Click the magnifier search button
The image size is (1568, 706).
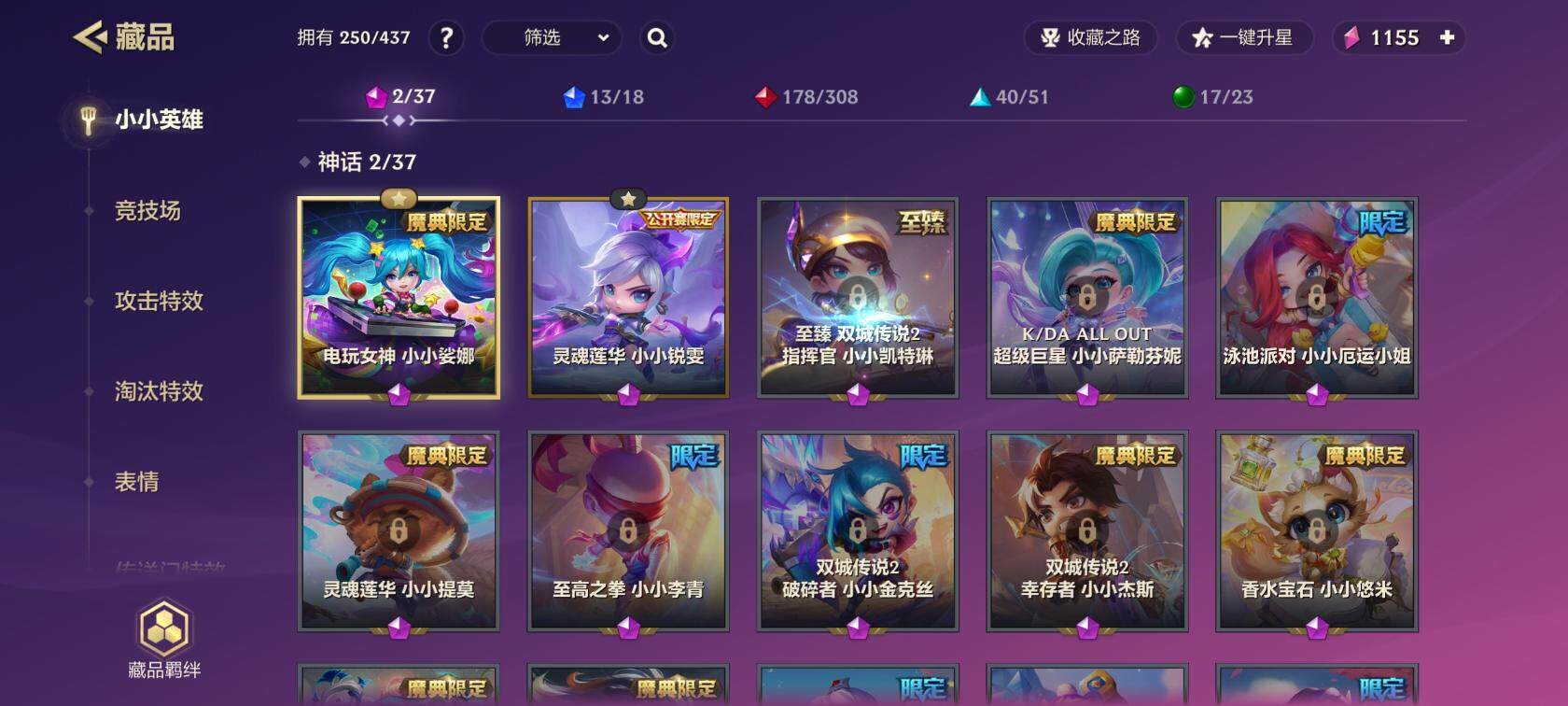pyautogui.click(x=657, y=38)
